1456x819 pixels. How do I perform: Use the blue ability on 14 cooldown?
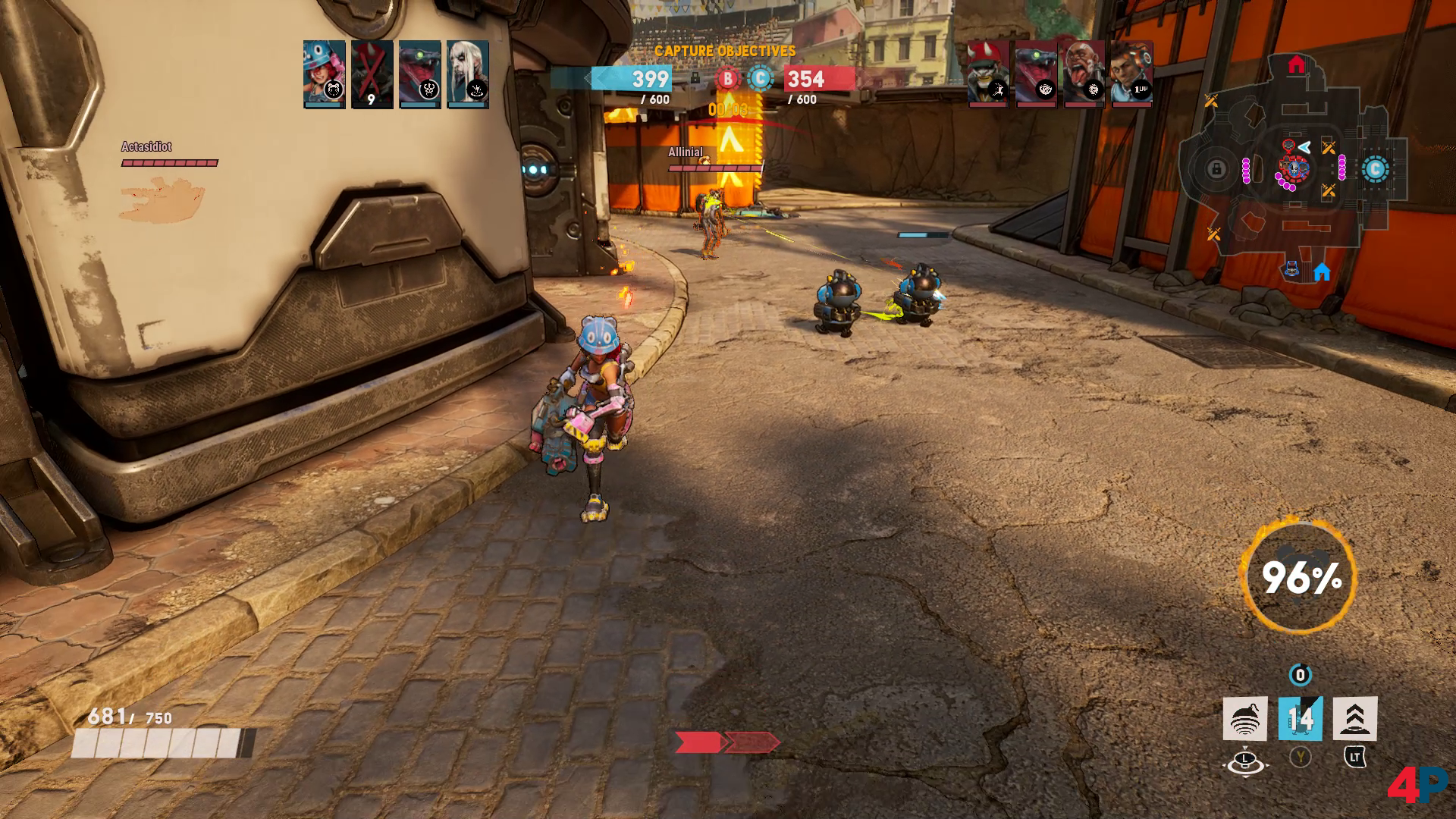1300,718
